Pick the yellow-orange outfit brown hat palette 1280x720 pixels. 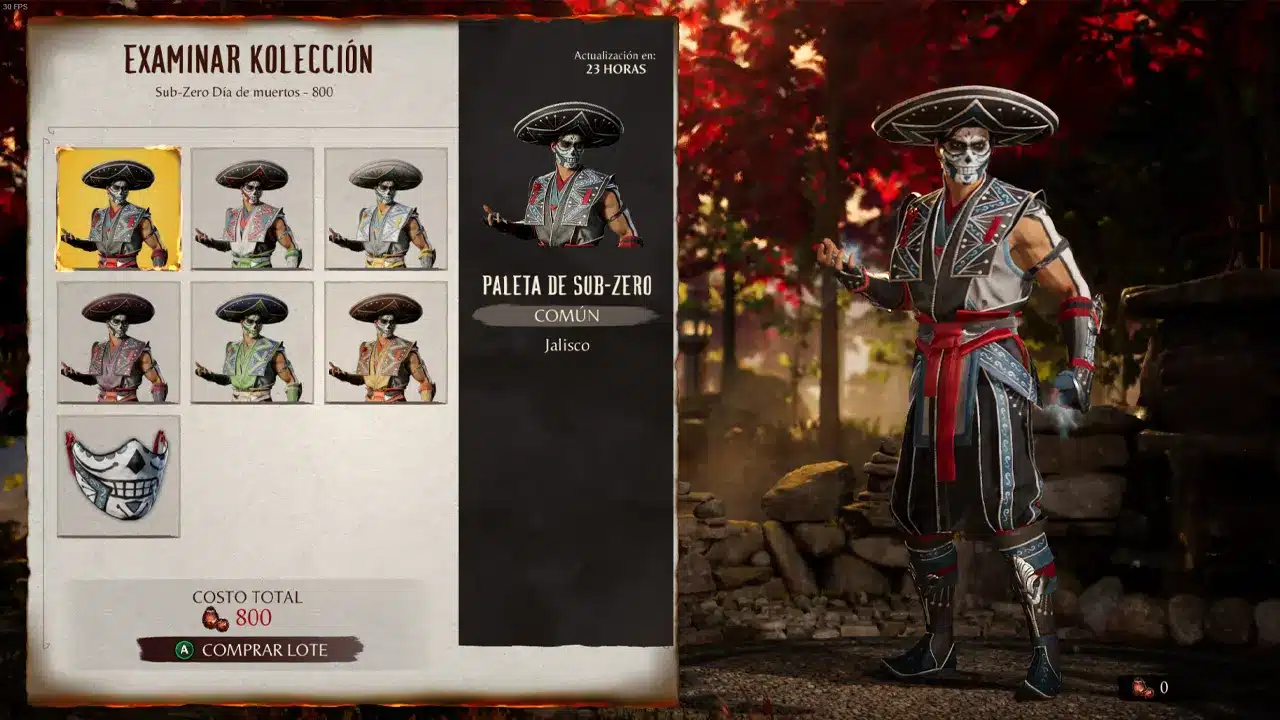pos(386,342)
